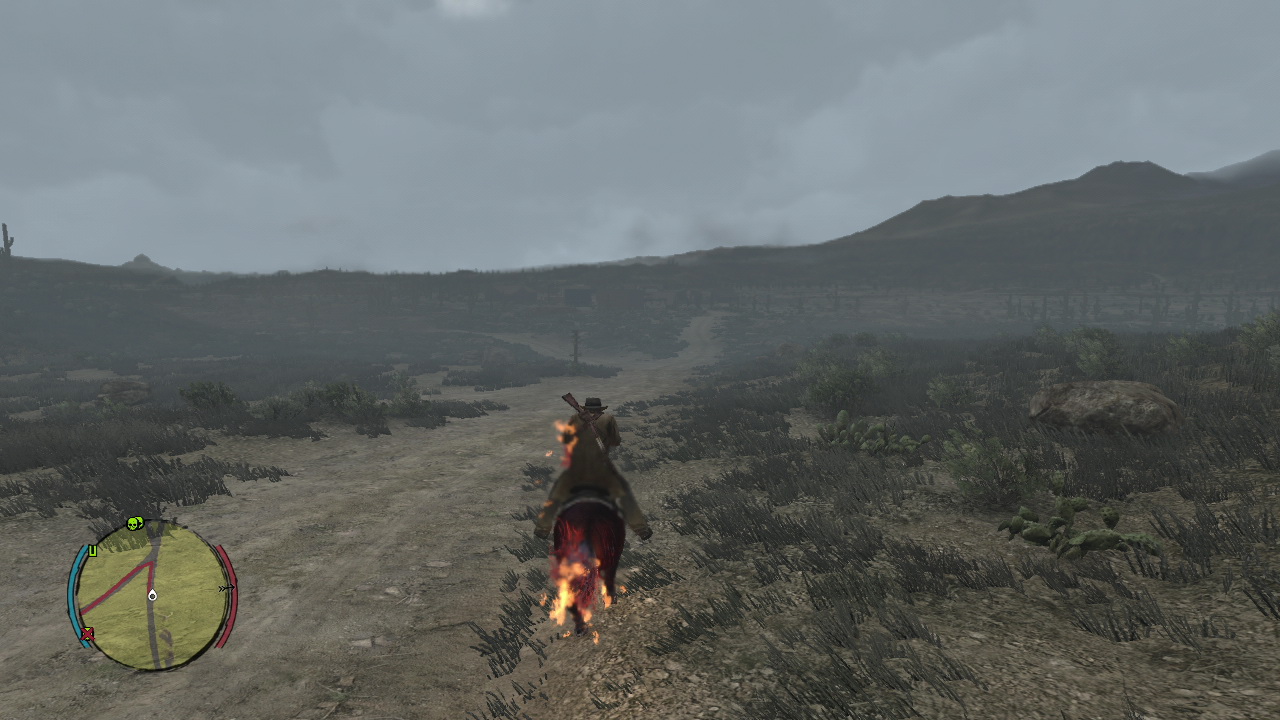Click the circular minimap
Viewport: 1280px width, 720px height.
152,596
